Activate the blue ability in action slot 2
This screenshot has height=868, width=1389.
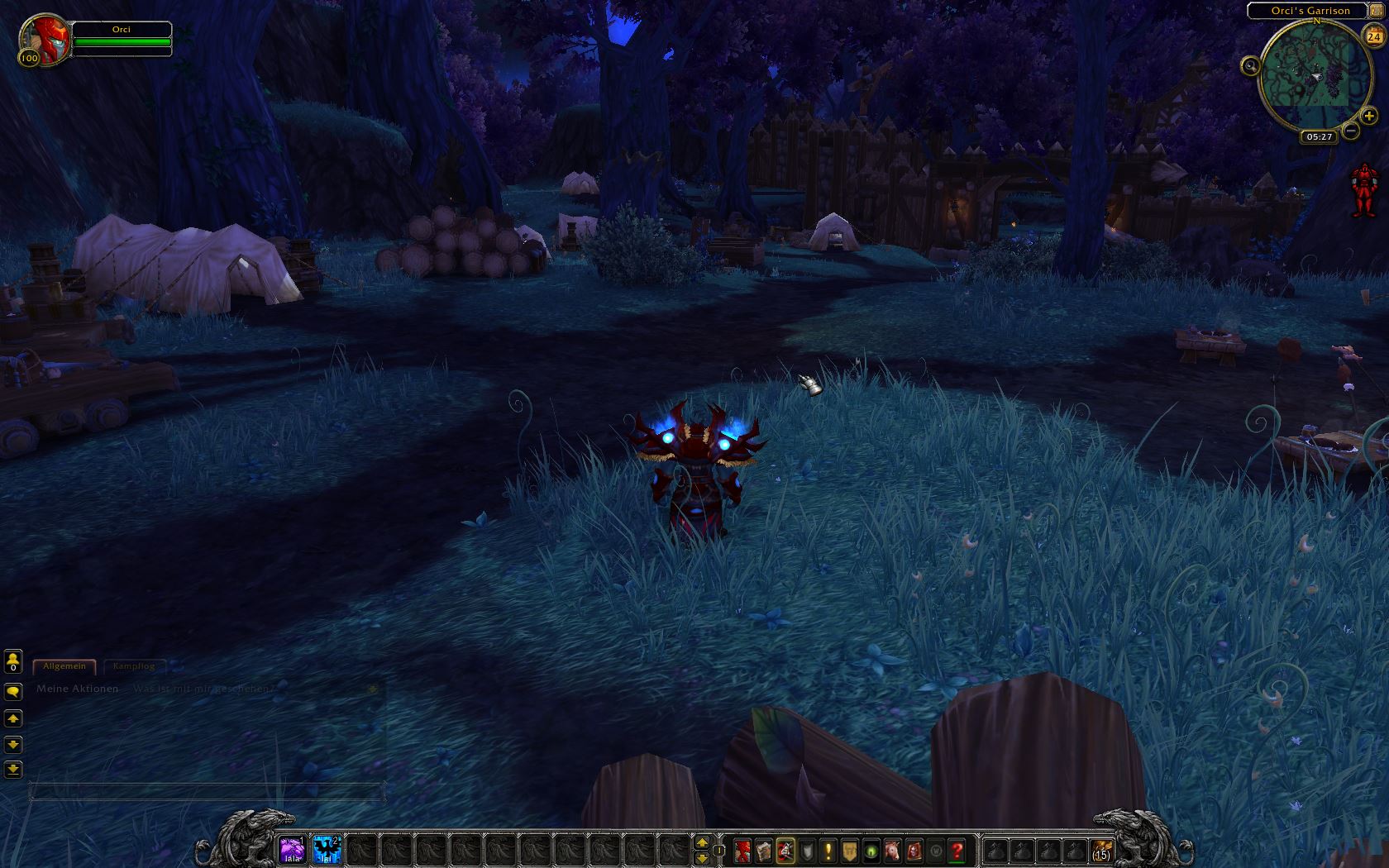point(327,850)
